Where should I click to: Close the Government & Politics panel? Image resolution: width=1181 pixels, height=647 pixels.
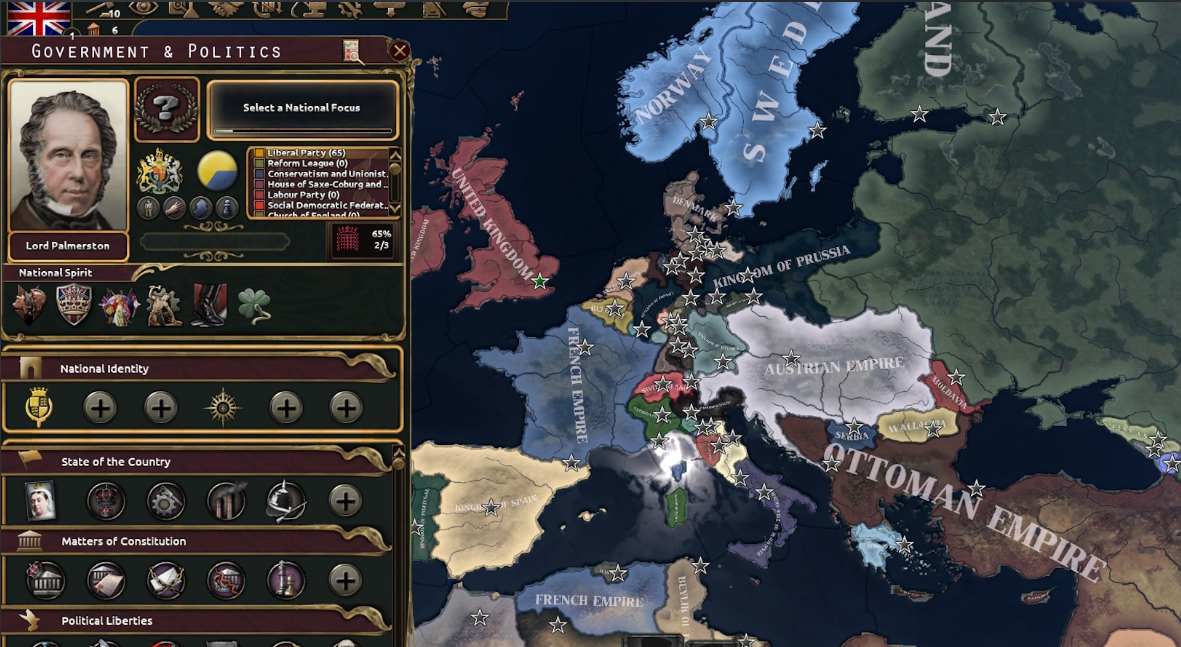pos(400,50)
